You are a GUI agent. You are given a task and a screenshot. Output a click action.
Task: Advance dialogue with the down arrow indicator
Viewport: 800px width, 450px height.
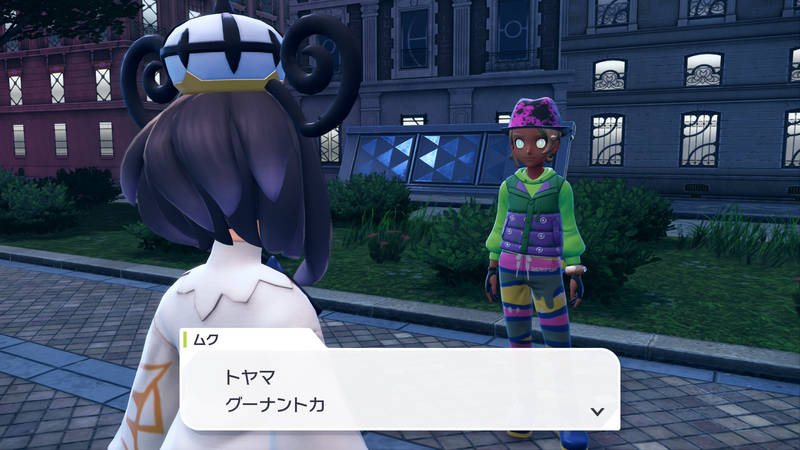pos(597,411)
